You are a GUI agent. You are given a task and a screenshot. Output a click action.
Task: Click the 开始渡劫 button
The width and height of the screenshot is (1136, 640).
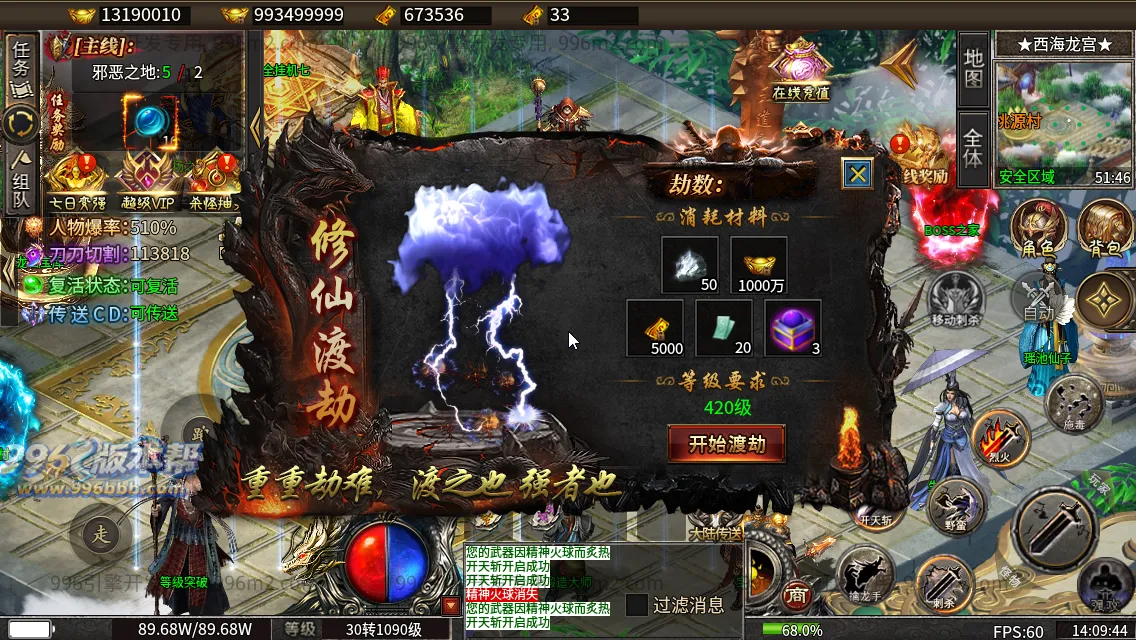(726, 444)
